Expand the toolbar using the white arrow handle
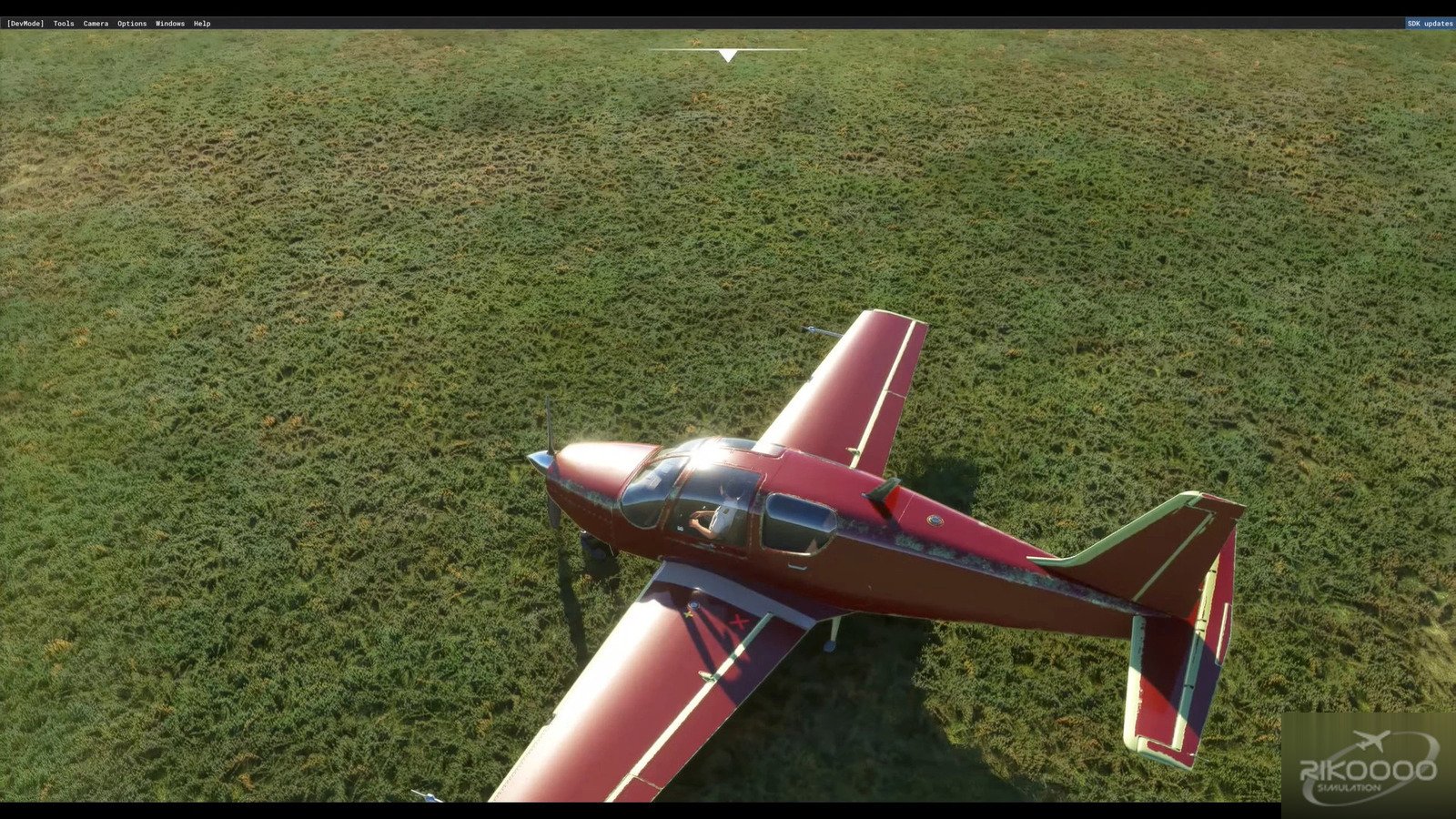This screenshot has height=819, width=1456. [x=727, y=56]
